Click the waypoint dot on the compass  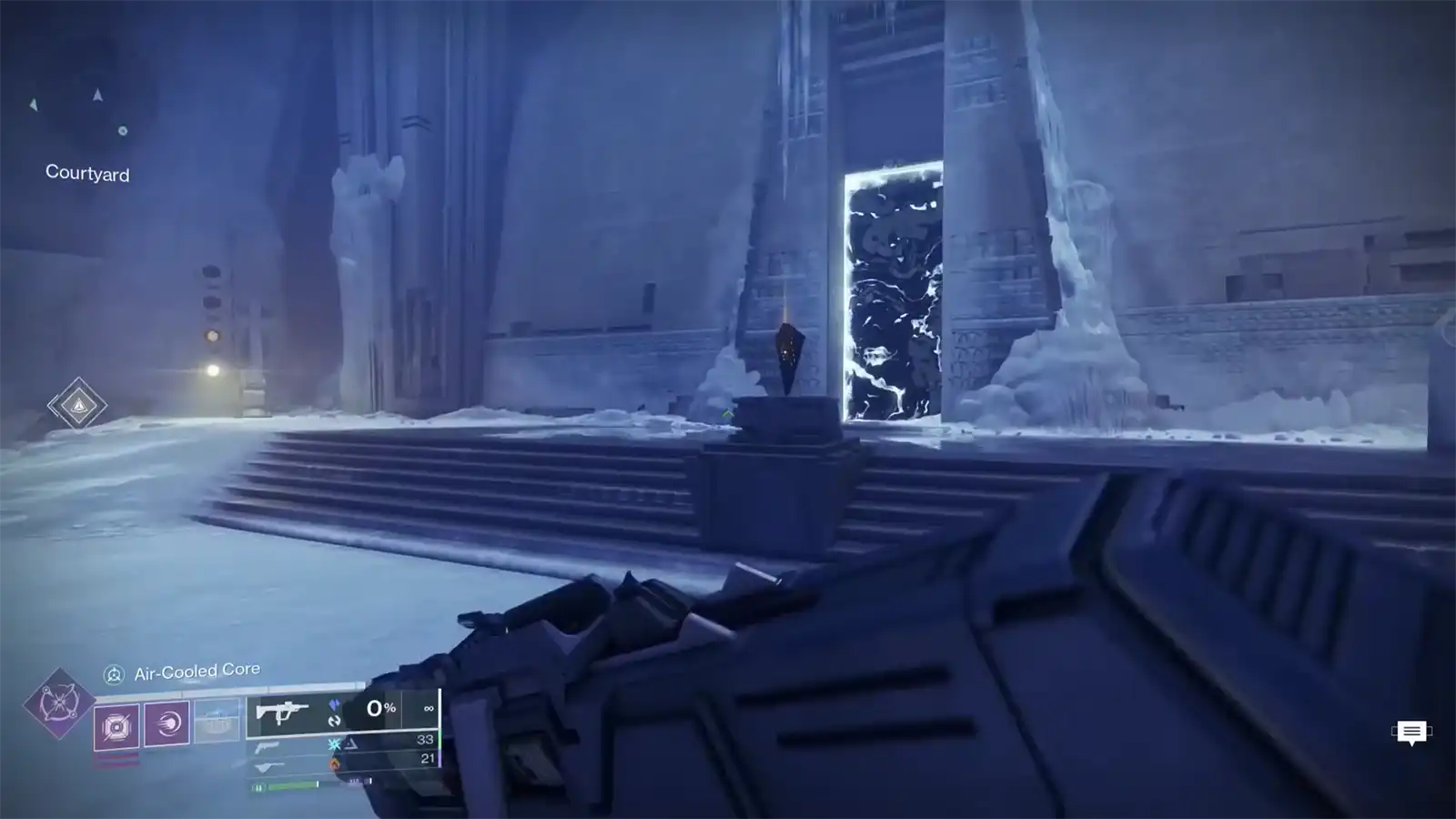[x=122, y=131]
